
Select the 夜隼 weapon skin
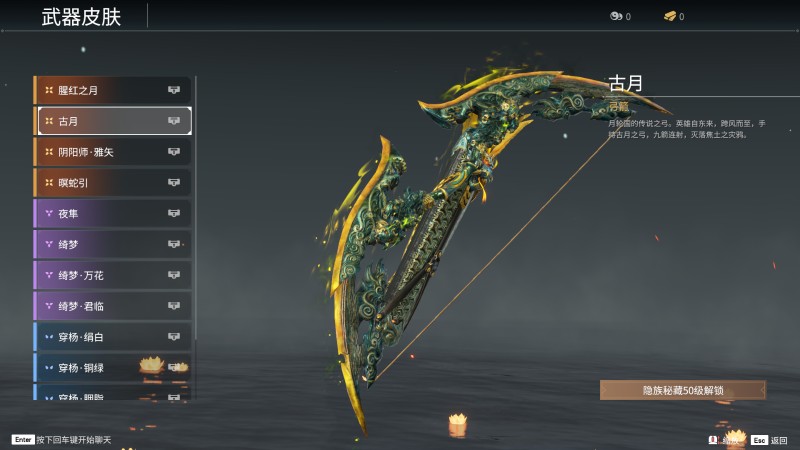tap(112, 213)
